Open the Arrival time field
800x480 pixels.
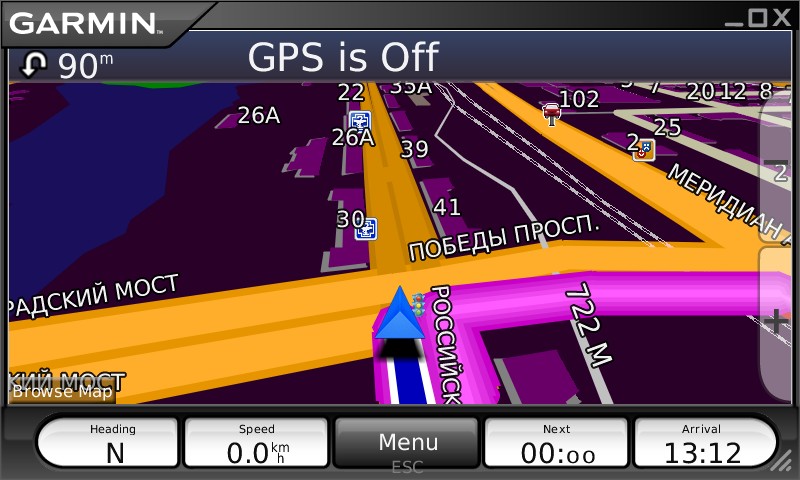coord(704,443)
